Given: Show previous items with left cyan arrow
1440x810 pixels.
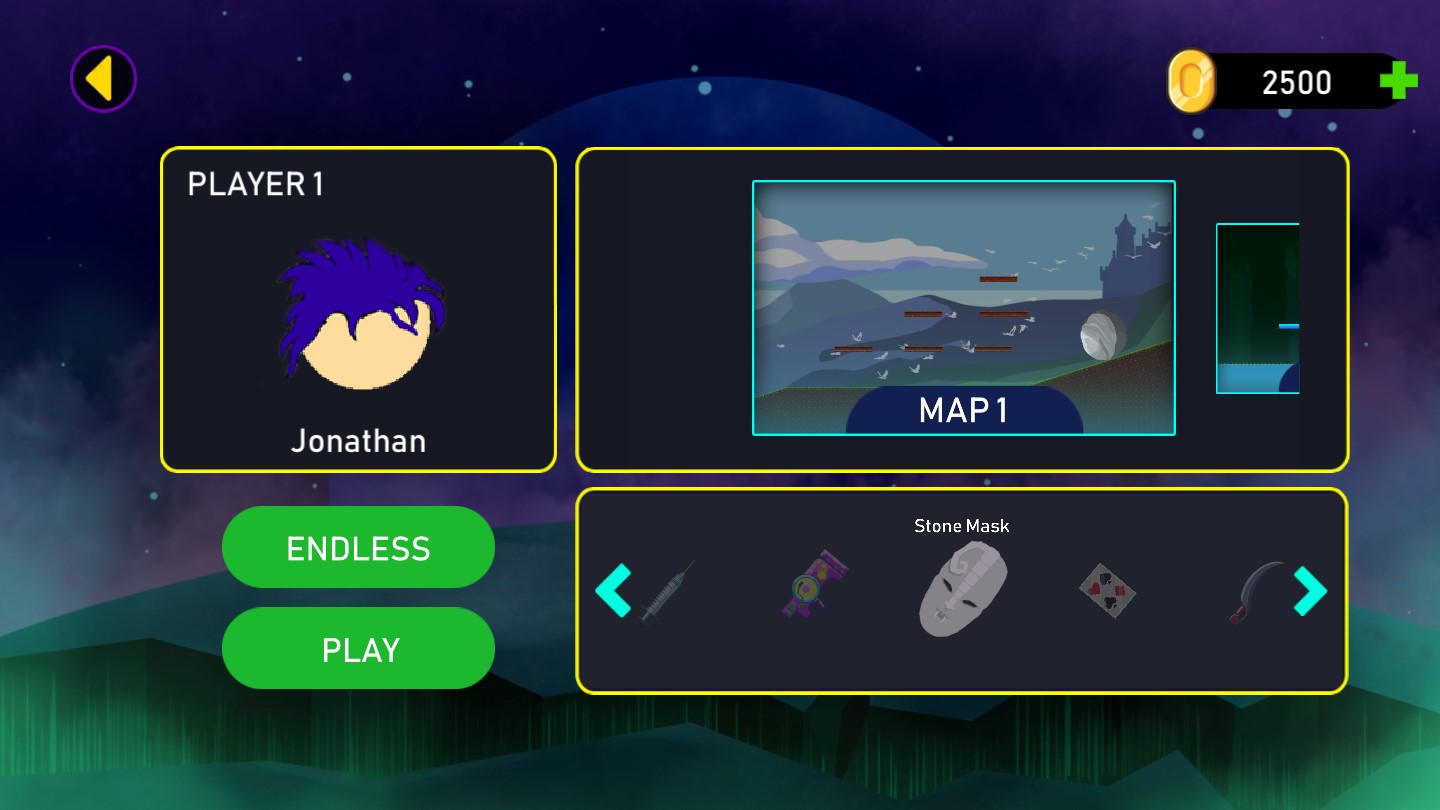Looking at the screenshot, I should tap(612, 590).
